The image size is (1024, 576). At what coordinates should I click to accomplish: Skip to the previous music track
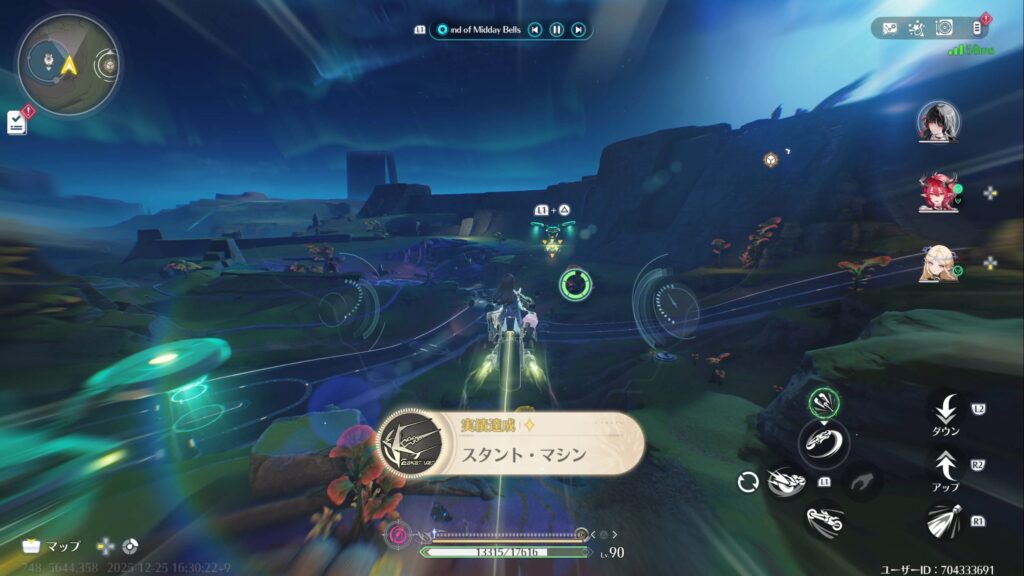536,30
